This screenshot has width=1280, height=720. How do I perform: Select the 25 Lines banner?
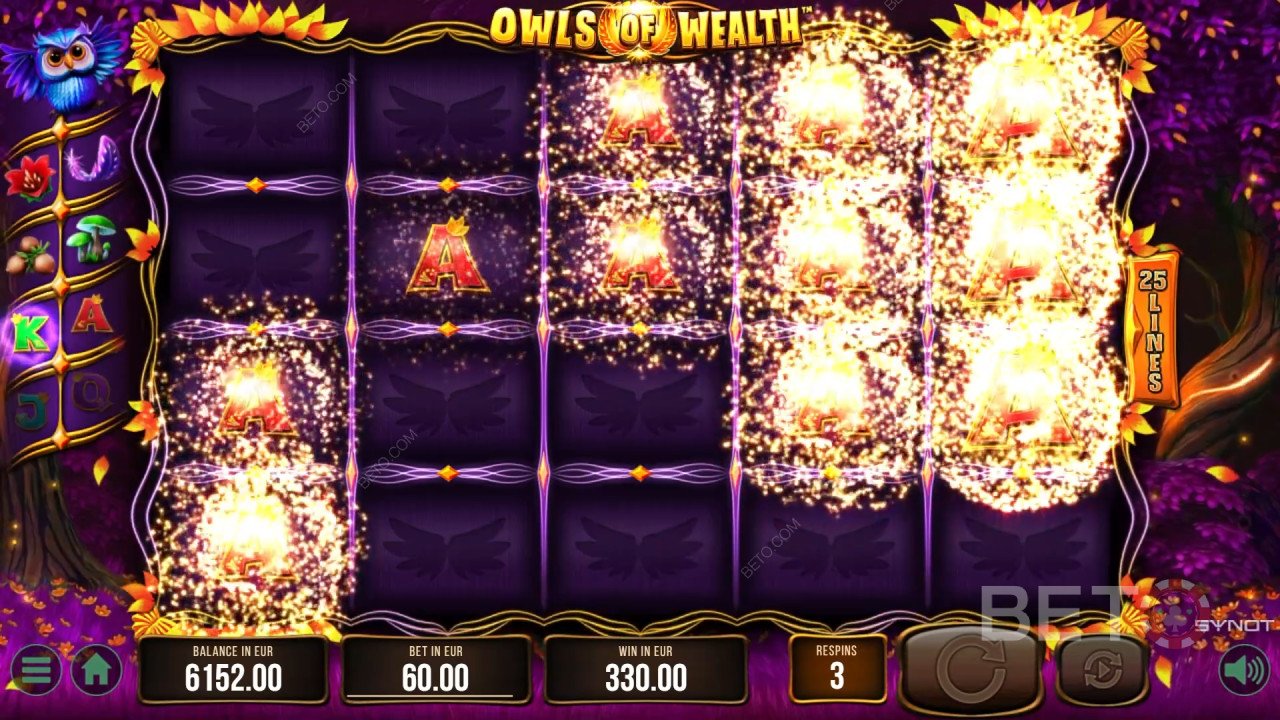point(1153,330)
